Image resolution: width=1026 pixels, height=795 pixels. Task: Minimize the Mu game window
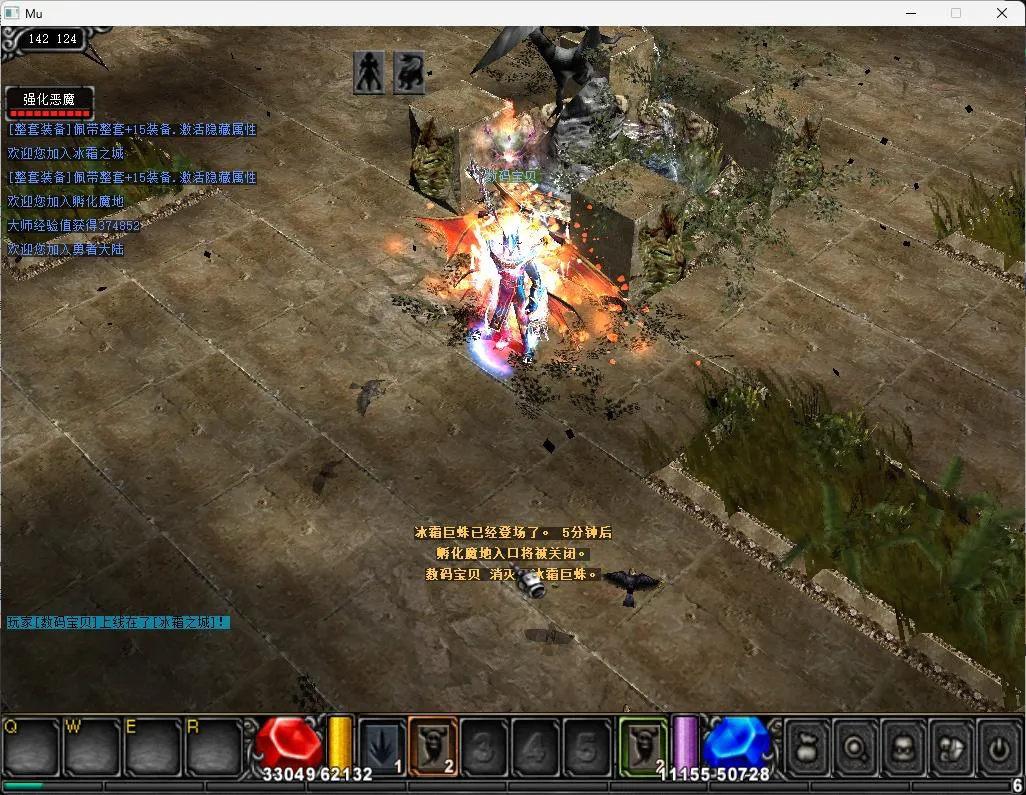coord(910,13)
